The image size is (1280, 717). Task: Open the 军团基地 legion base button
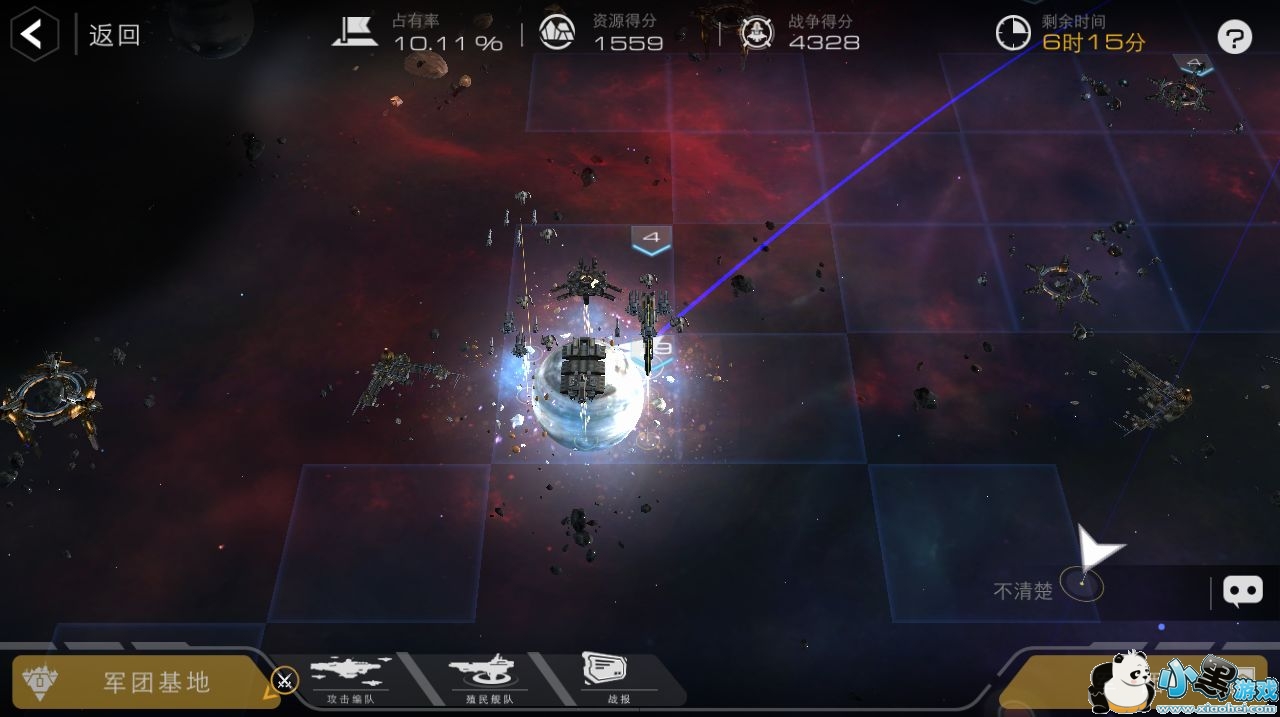click(x=140, y=681)
